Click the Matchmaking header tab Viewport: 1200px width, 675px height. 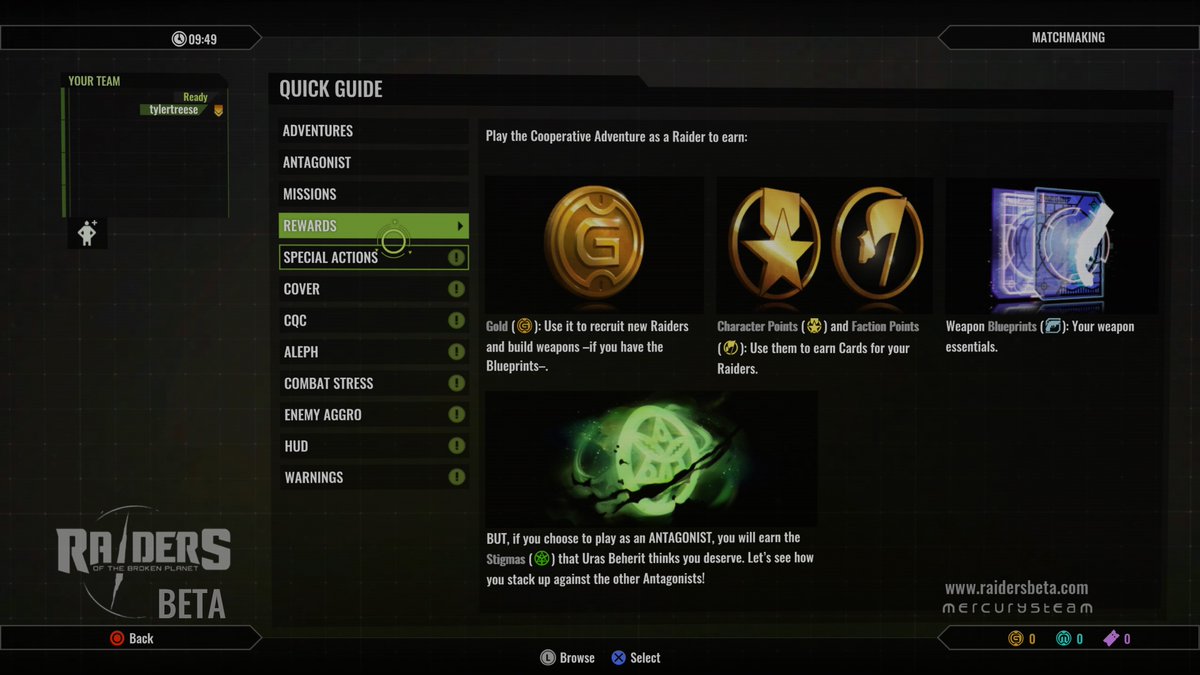(1067, 38)
